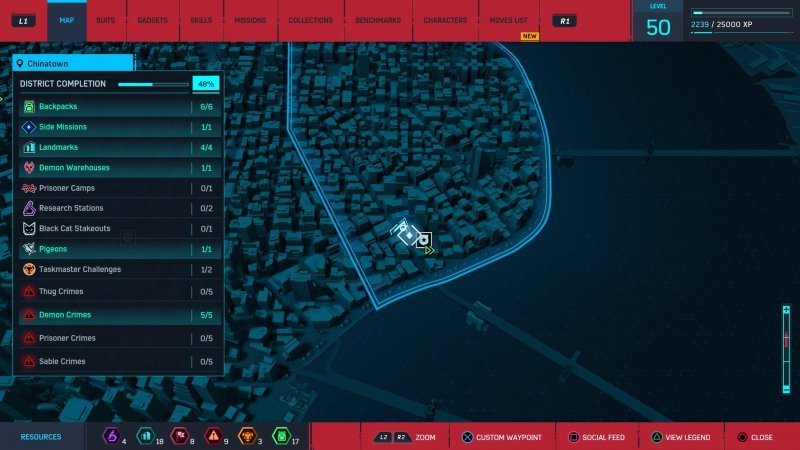
Task: Switch to the Suits tab
Action: click(105, 20)
